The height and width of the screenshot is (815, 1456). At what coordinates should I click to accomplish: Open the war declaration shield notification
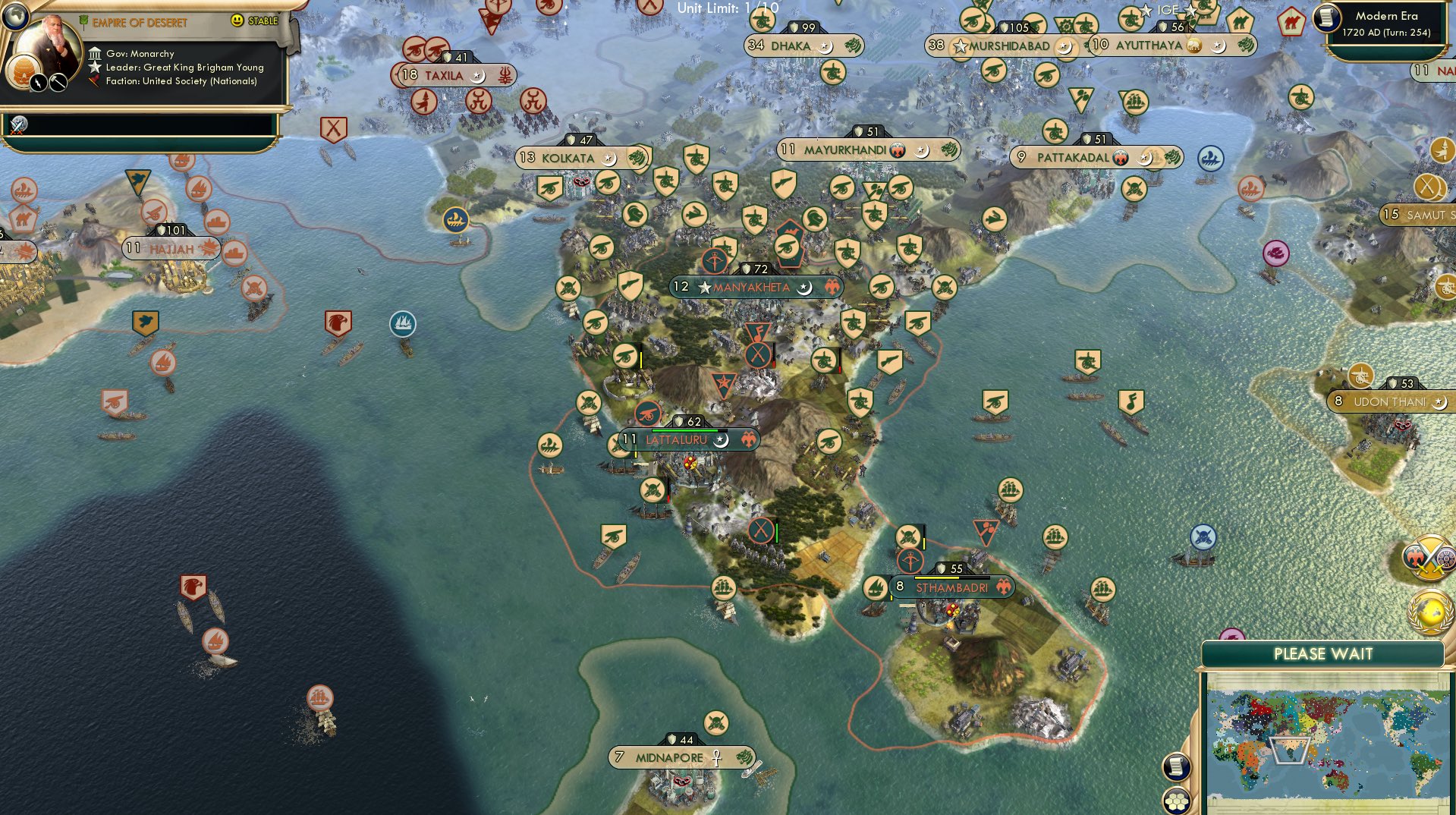coord(1430,559)
